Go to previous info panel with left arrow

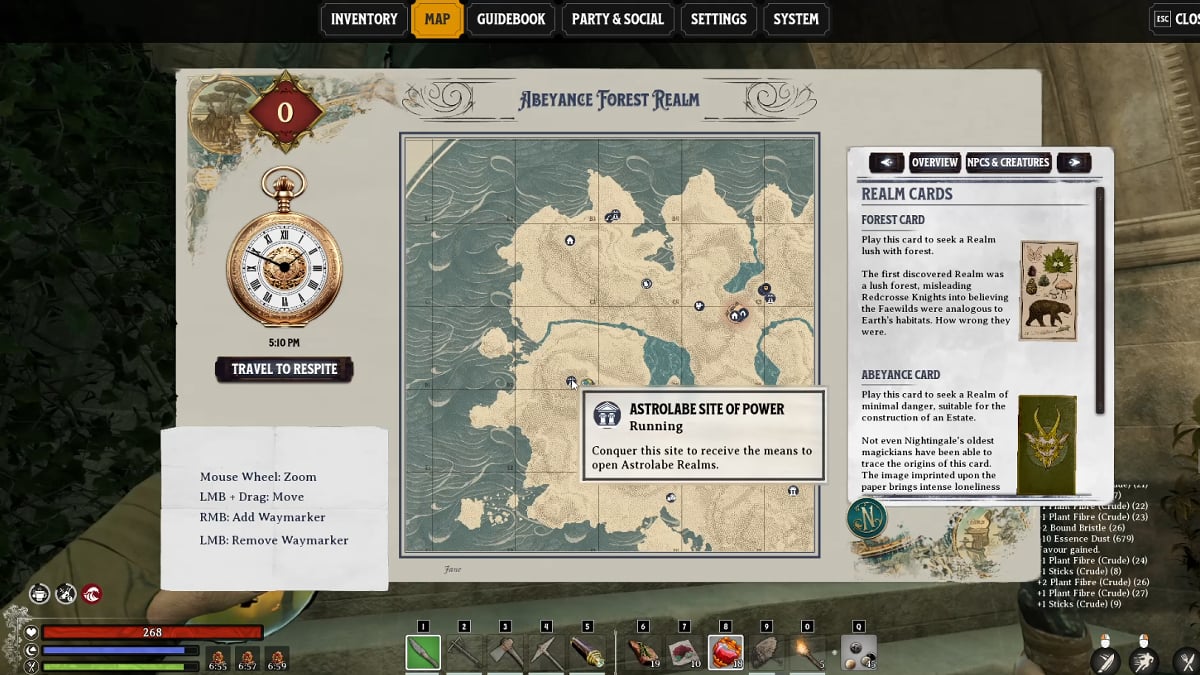point(886,162)
